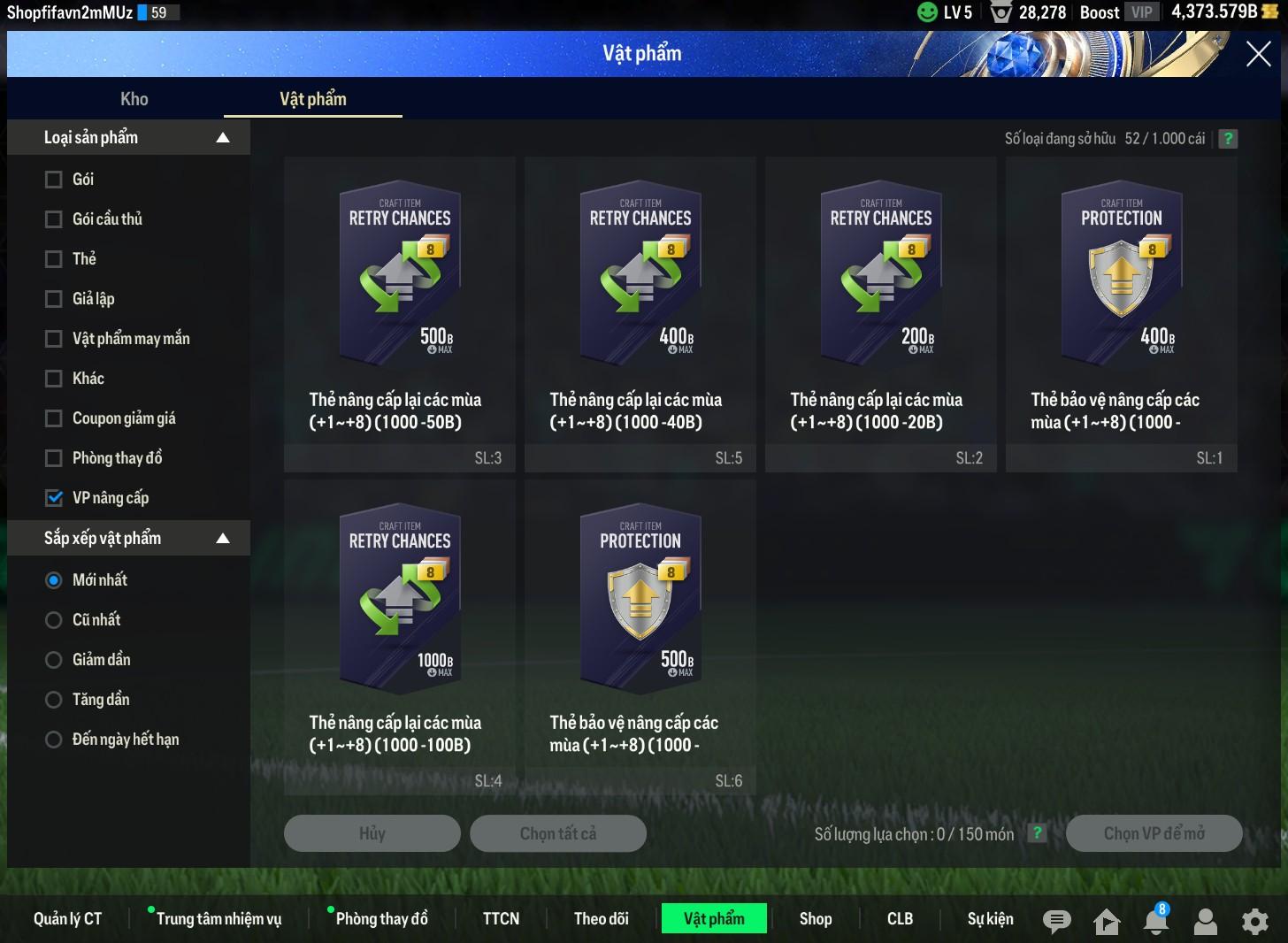Select the Đến ngày hết hạn sorting
Image resolution: width=1288 pixels, height=943 pixels.
[x=54, y=740]
